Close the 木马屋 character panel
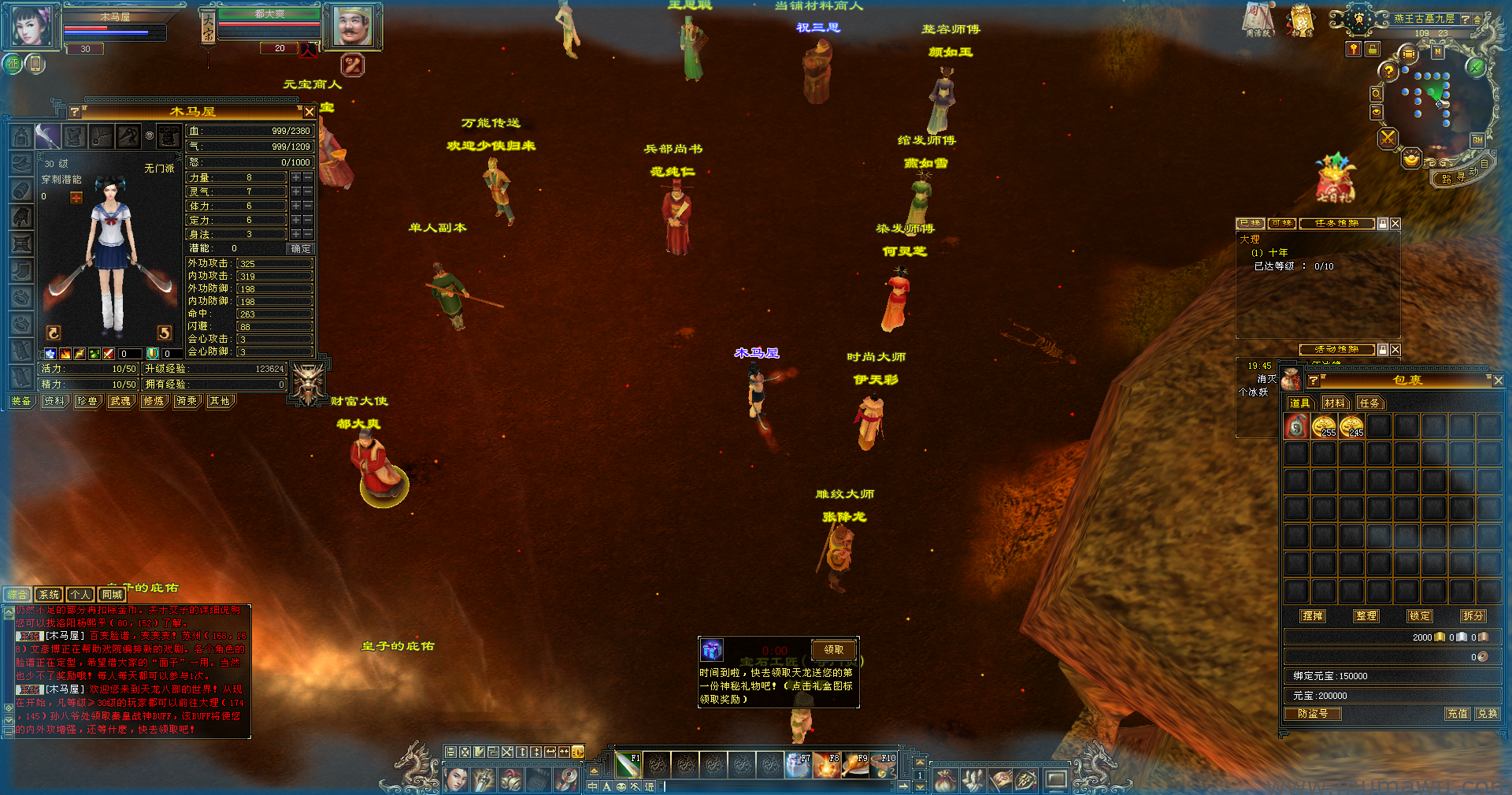This screenshot has height=795, width=1512. click(x=309, y=113)
